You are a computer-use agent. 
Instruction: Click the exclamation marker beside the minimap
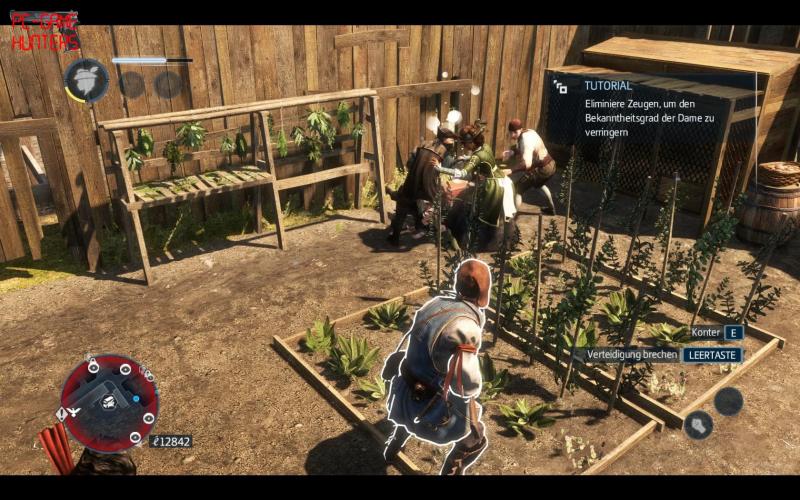pyautogui.click(x=62, y=413)
